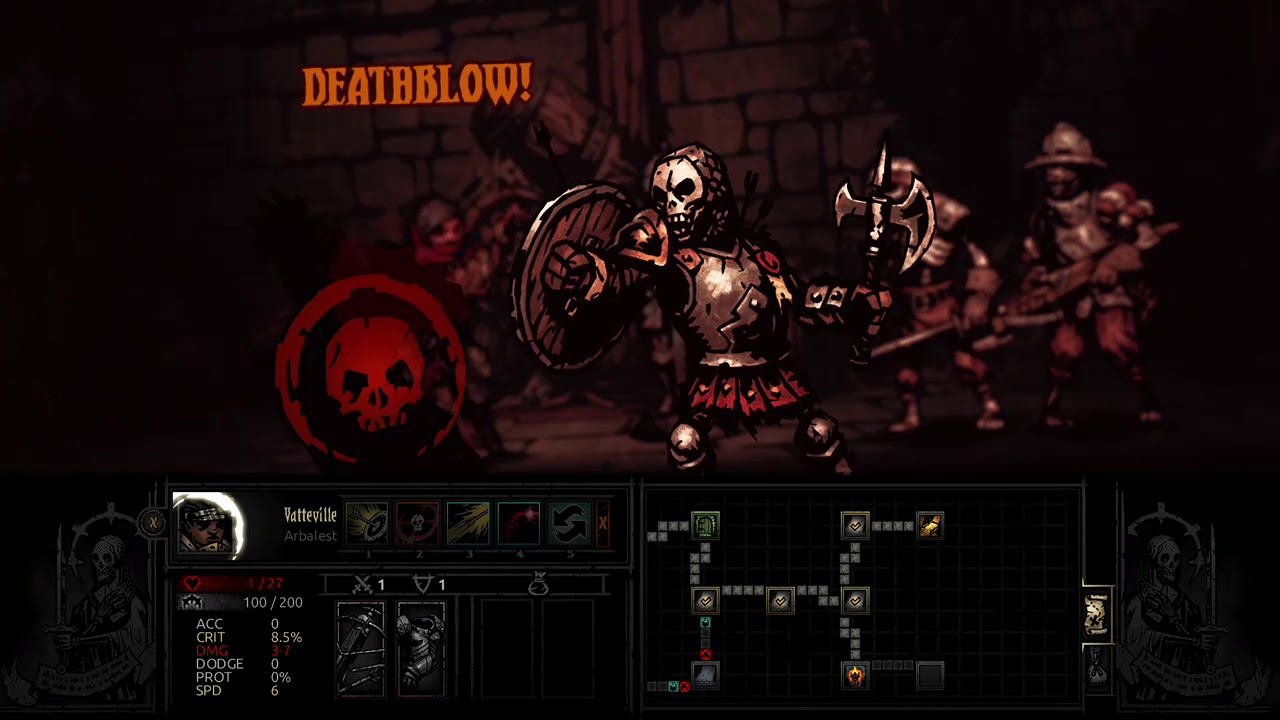The width and height of the screenshot is (1280, 720).
Task: Click the round X button left of the portrait
Action: pos(153,522)
